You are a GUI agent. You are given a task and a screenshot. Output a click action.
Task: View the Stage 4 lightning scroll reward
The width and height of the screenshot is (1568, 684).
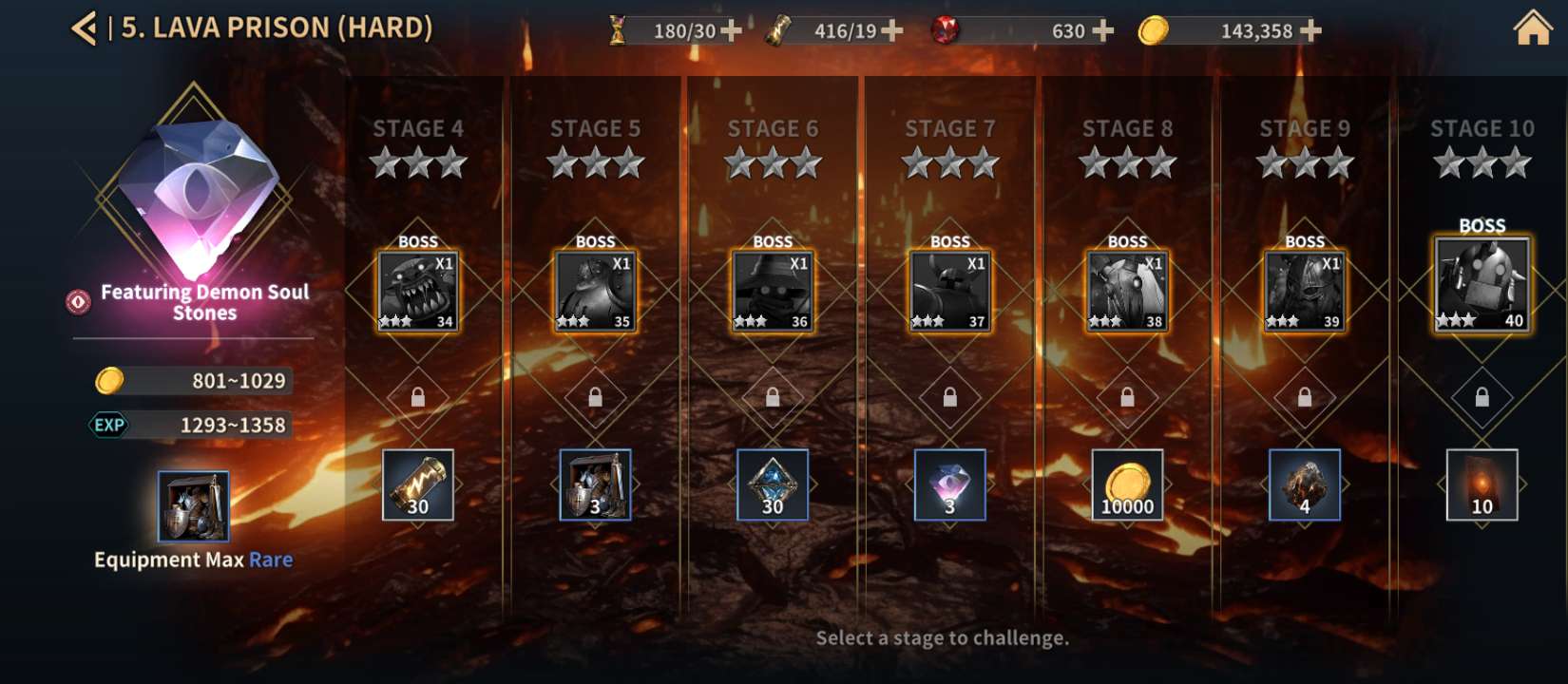pyautogui.click(x=418, y=484)
